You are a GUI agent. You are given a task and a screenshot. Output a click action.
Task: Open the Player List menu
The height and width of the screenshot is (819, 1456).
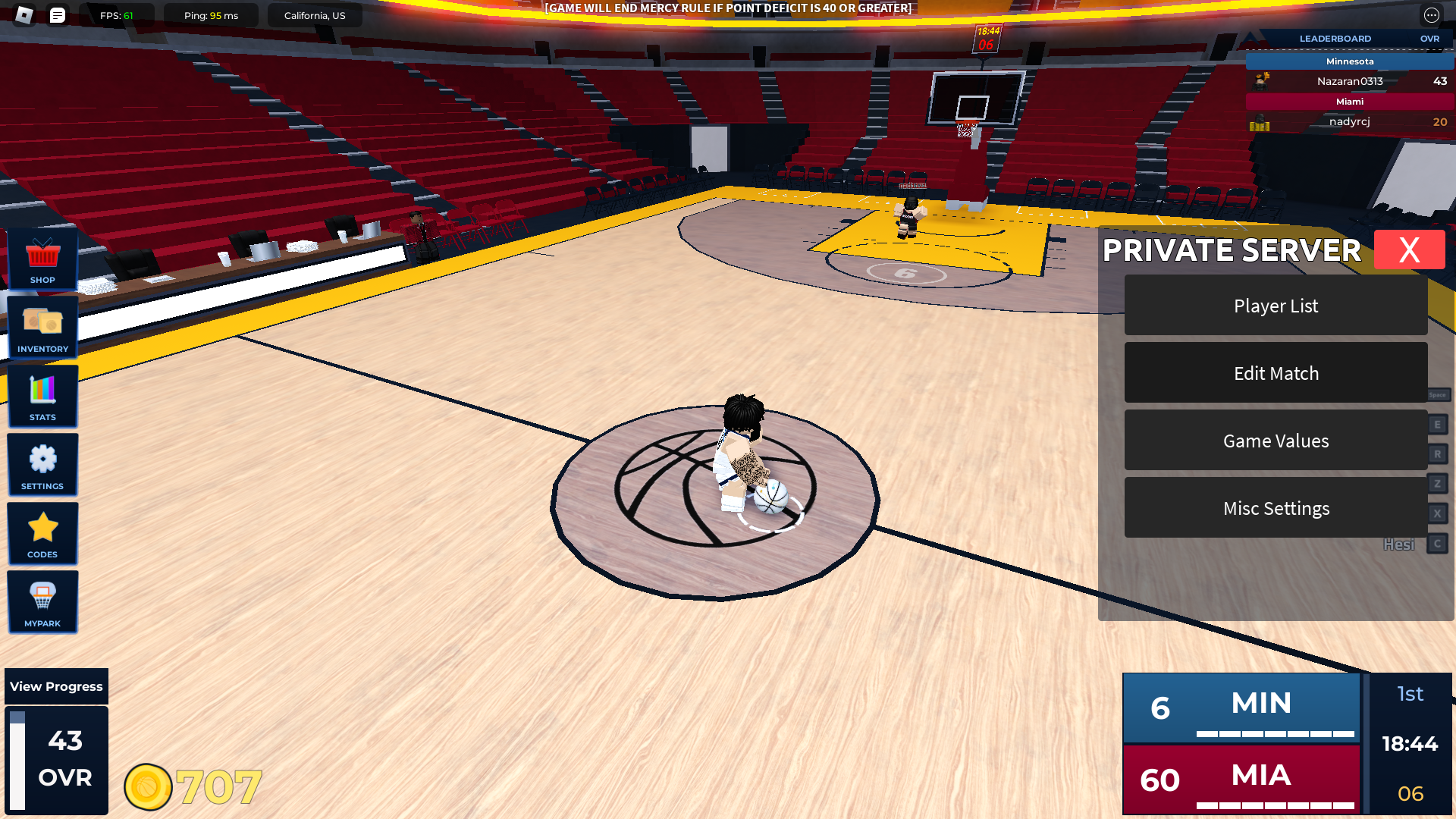point(1276,306)
